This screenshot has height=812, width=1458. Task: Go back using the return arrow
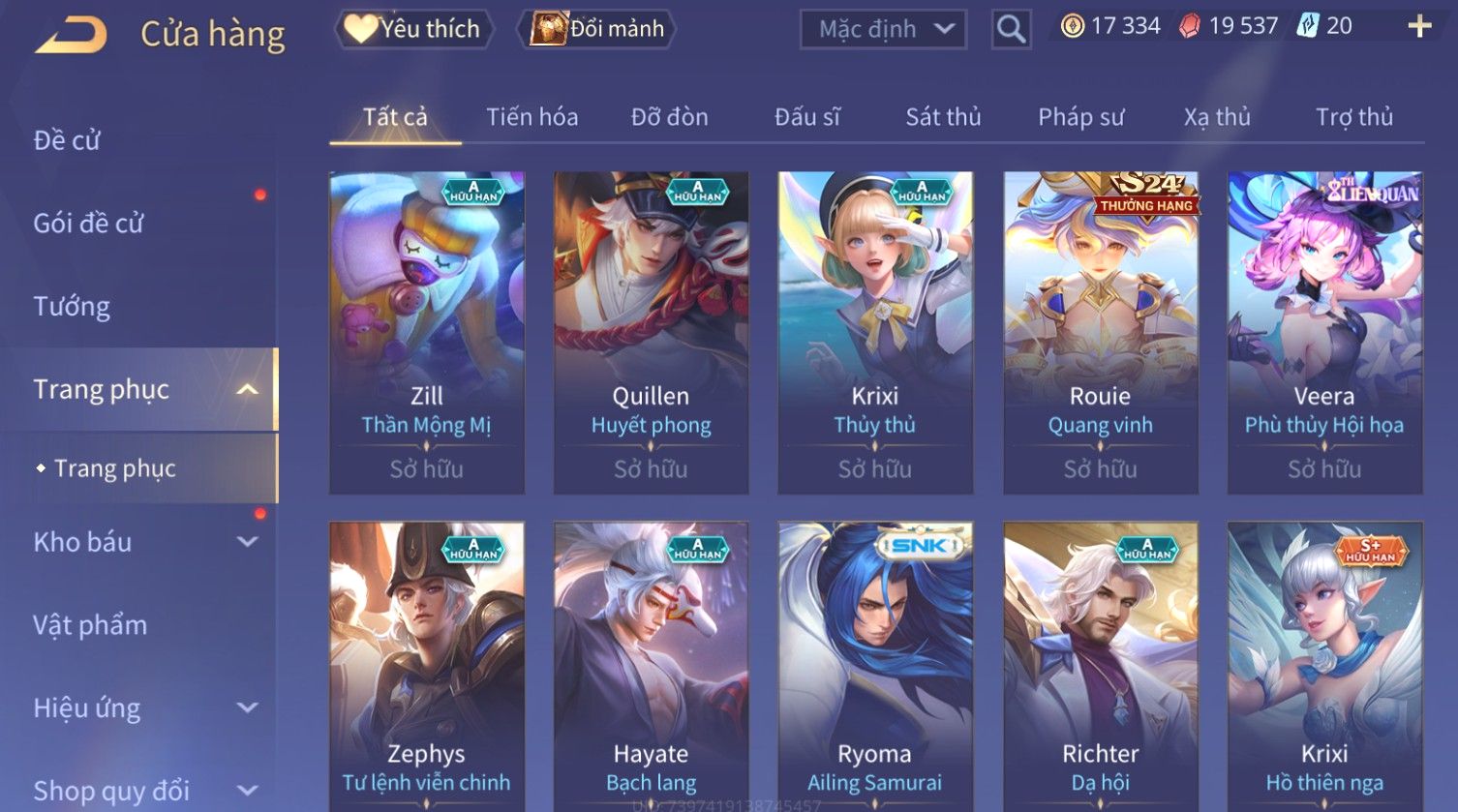(x=71, y=34)
